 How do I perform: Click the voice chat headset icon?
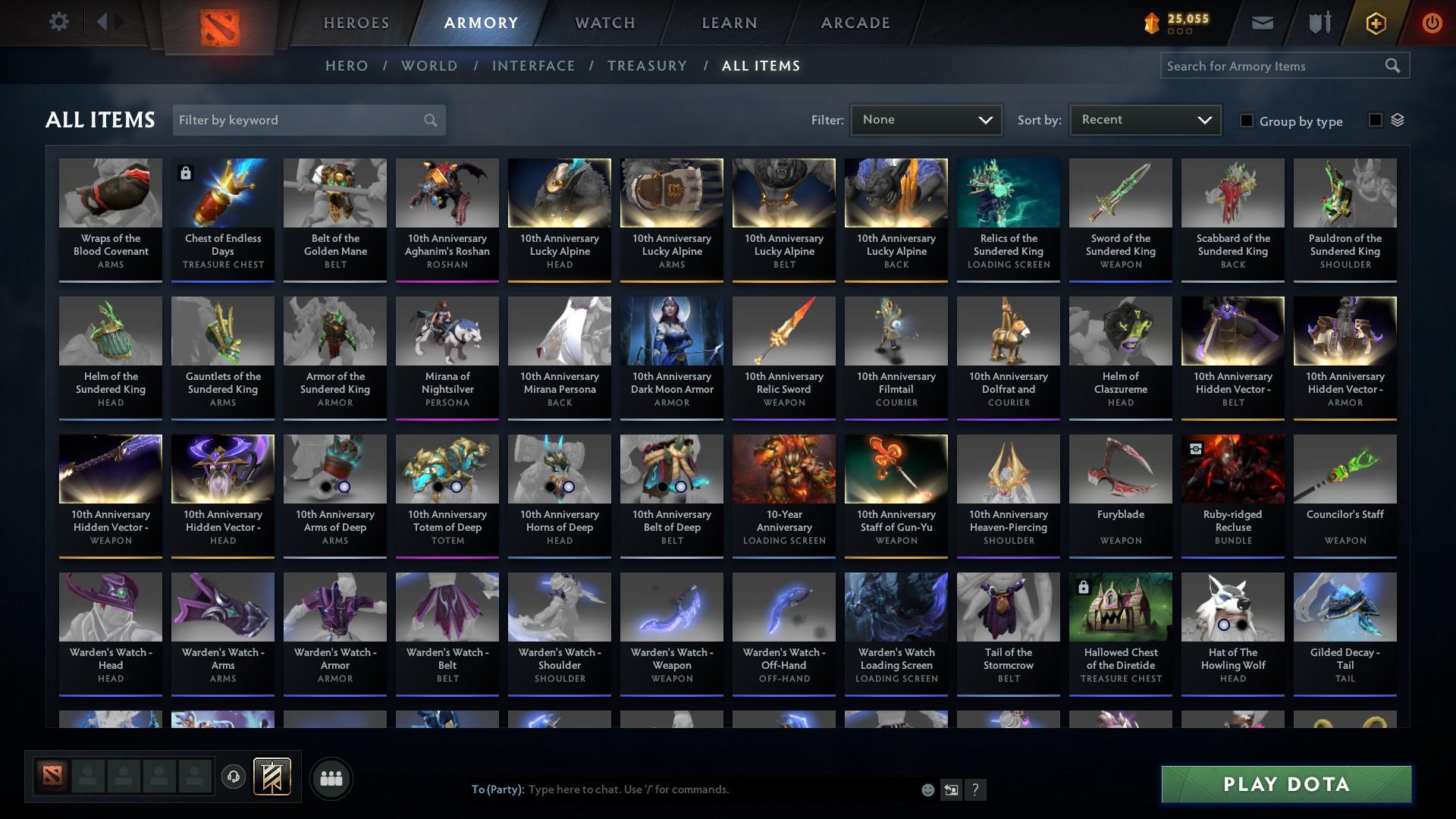pos(232,778)
